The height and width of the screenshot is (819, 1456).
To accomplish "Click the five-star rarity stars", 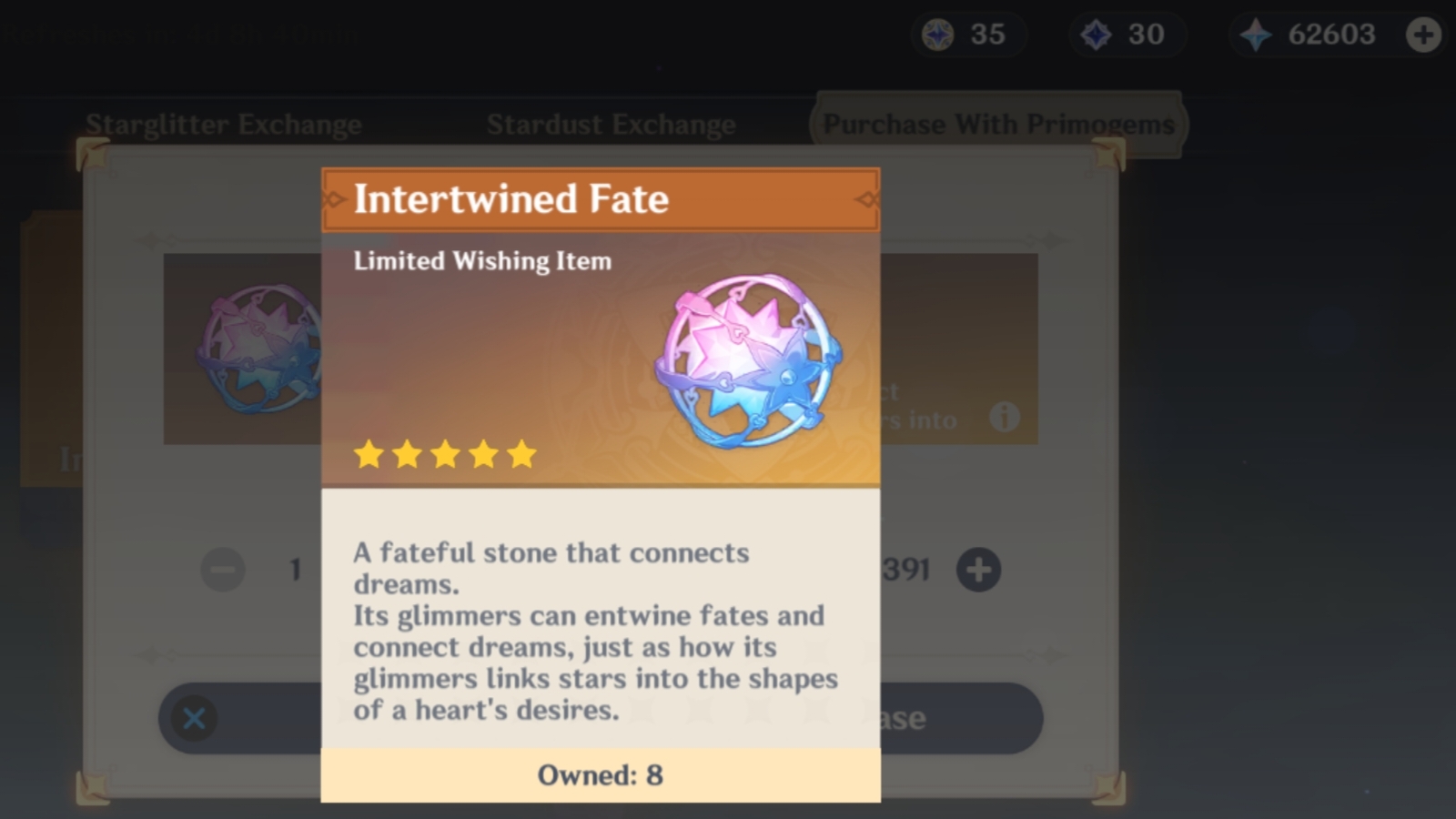I will pos(444,453).
